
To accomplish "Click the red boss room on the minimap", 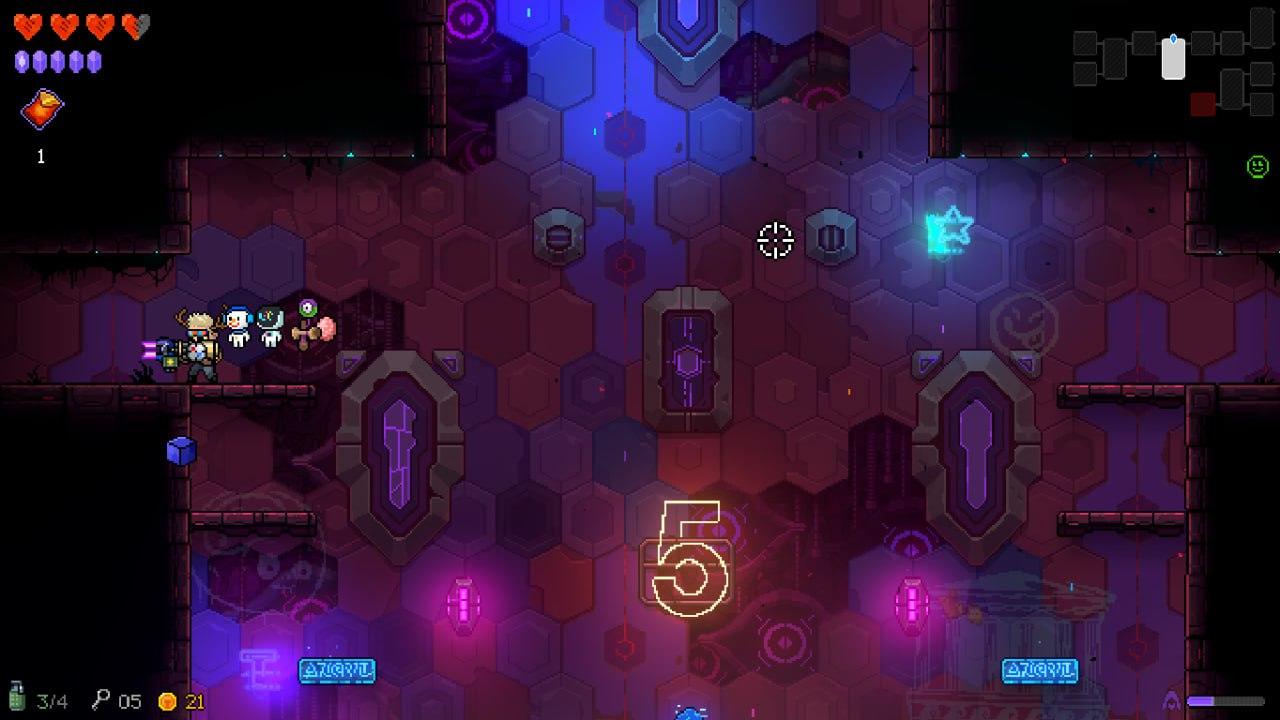I will (1201, 103).
